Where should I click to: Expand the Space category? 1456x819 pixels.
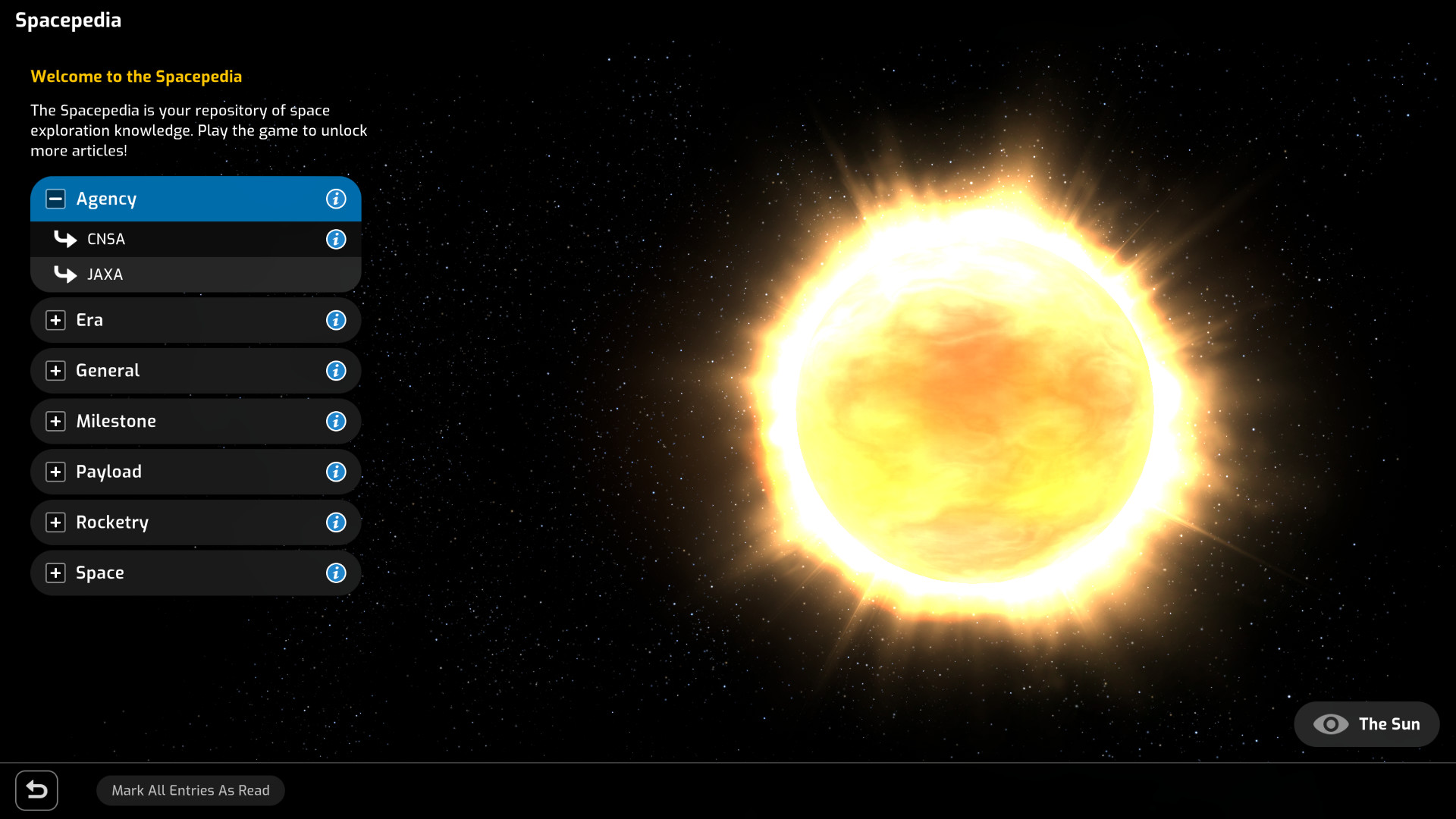coord(55,573)
